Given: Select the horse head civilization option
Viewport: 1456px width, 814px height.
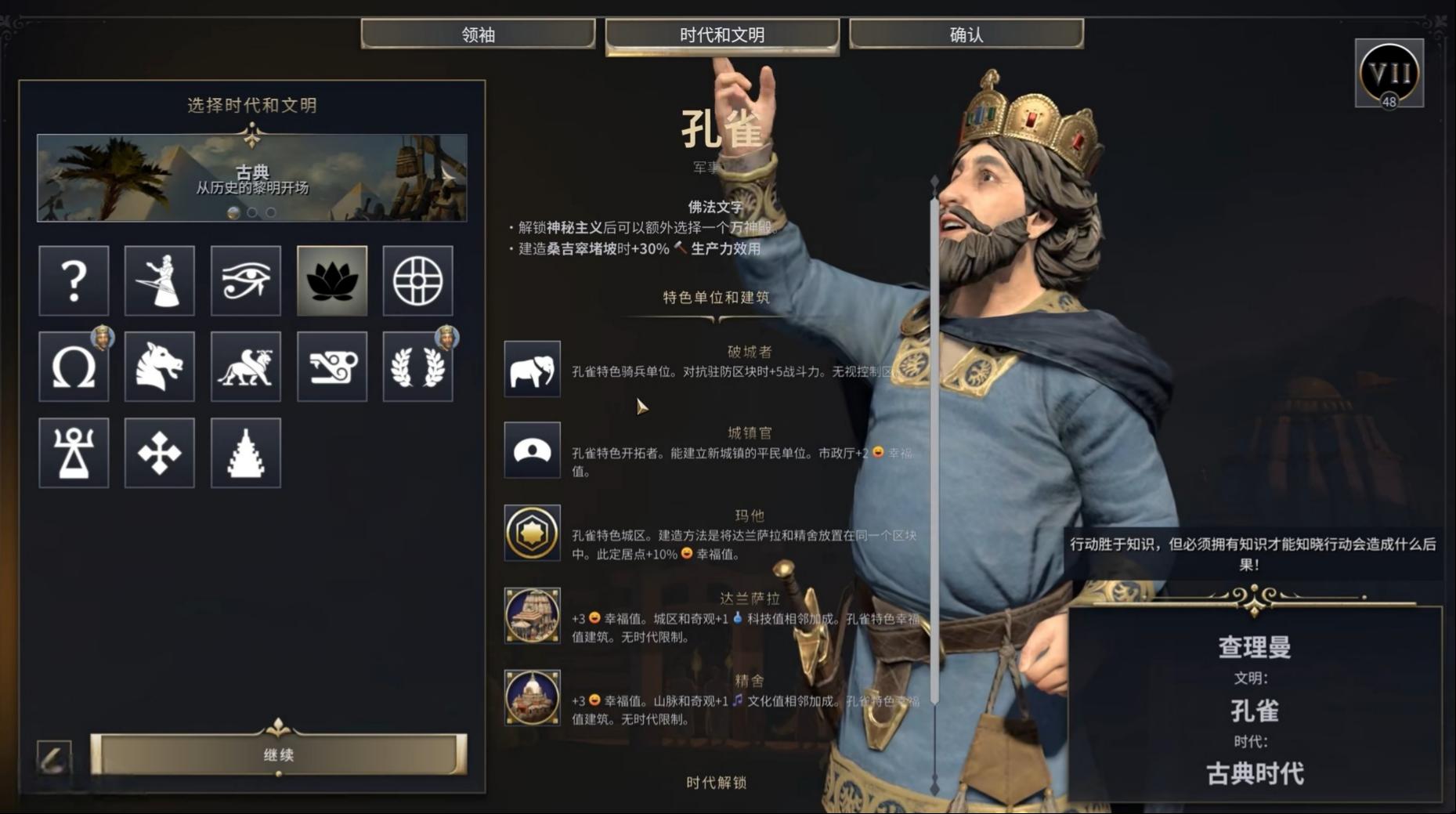Looking at the screenshot, I should [159, 367].
